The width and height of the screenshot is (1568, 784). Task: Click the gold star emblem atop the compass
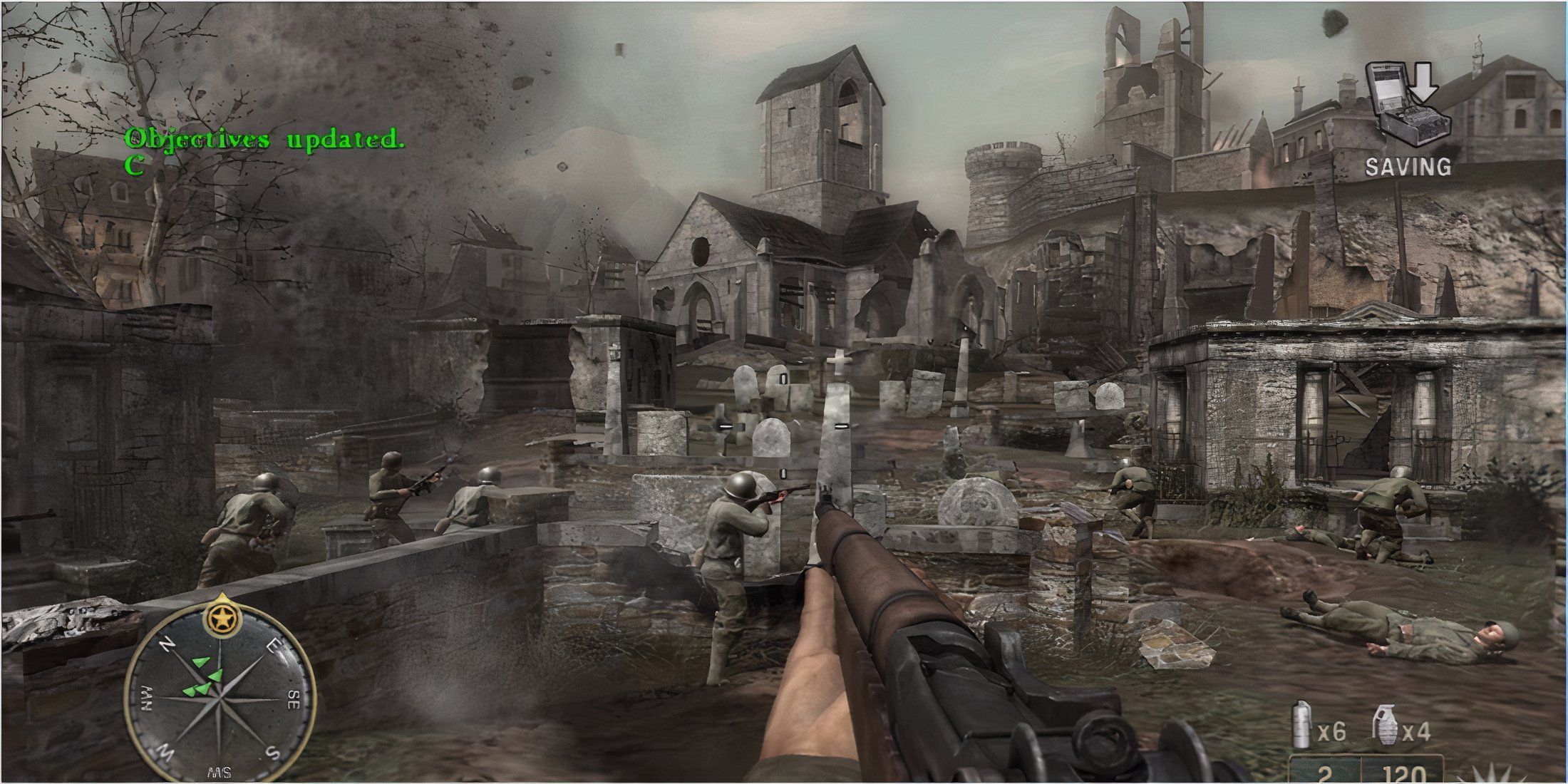[x=222, y=617]
